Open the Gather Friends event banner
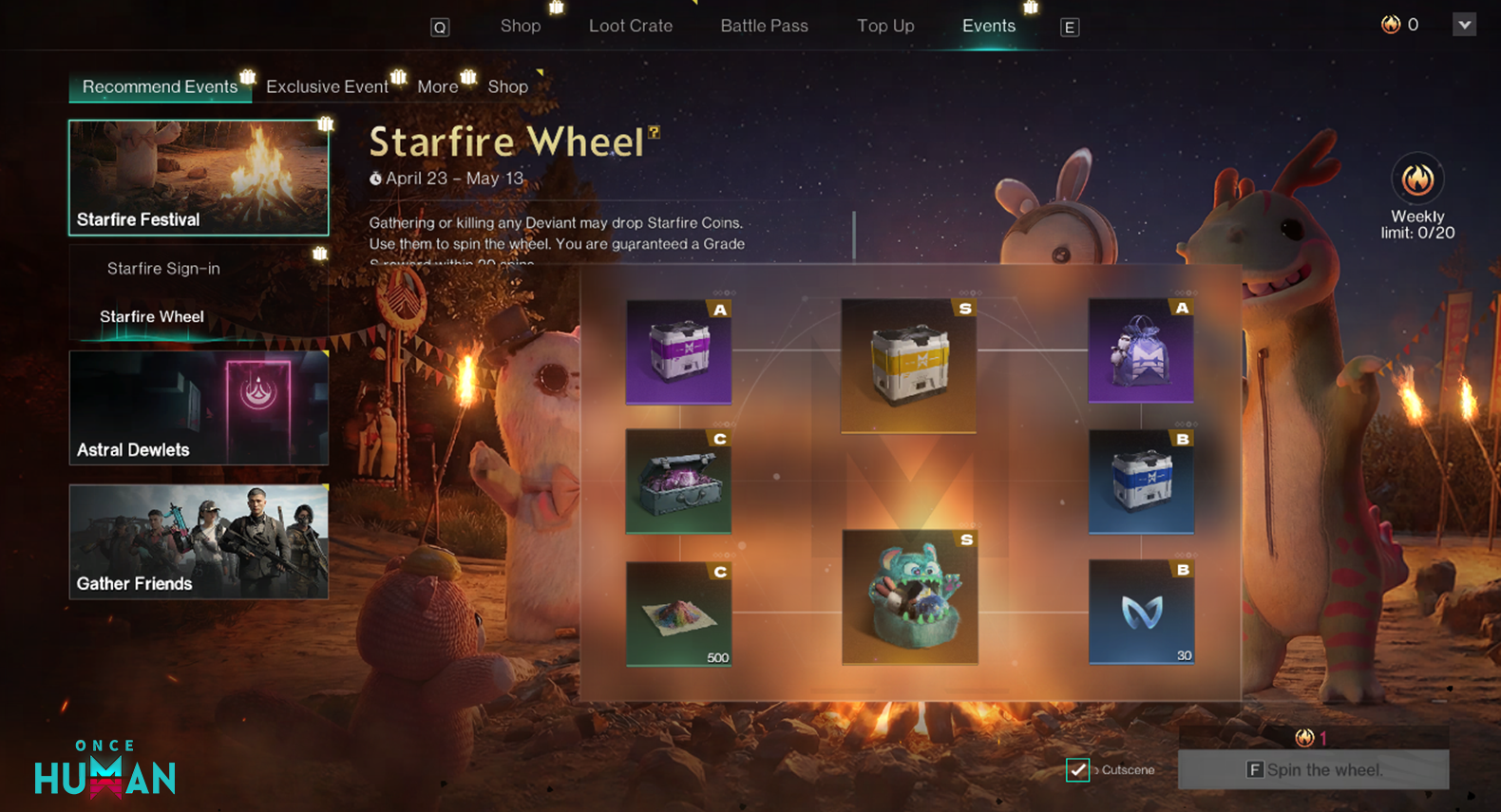Screen dimensions: 1501x812 [x=199, y=541]
